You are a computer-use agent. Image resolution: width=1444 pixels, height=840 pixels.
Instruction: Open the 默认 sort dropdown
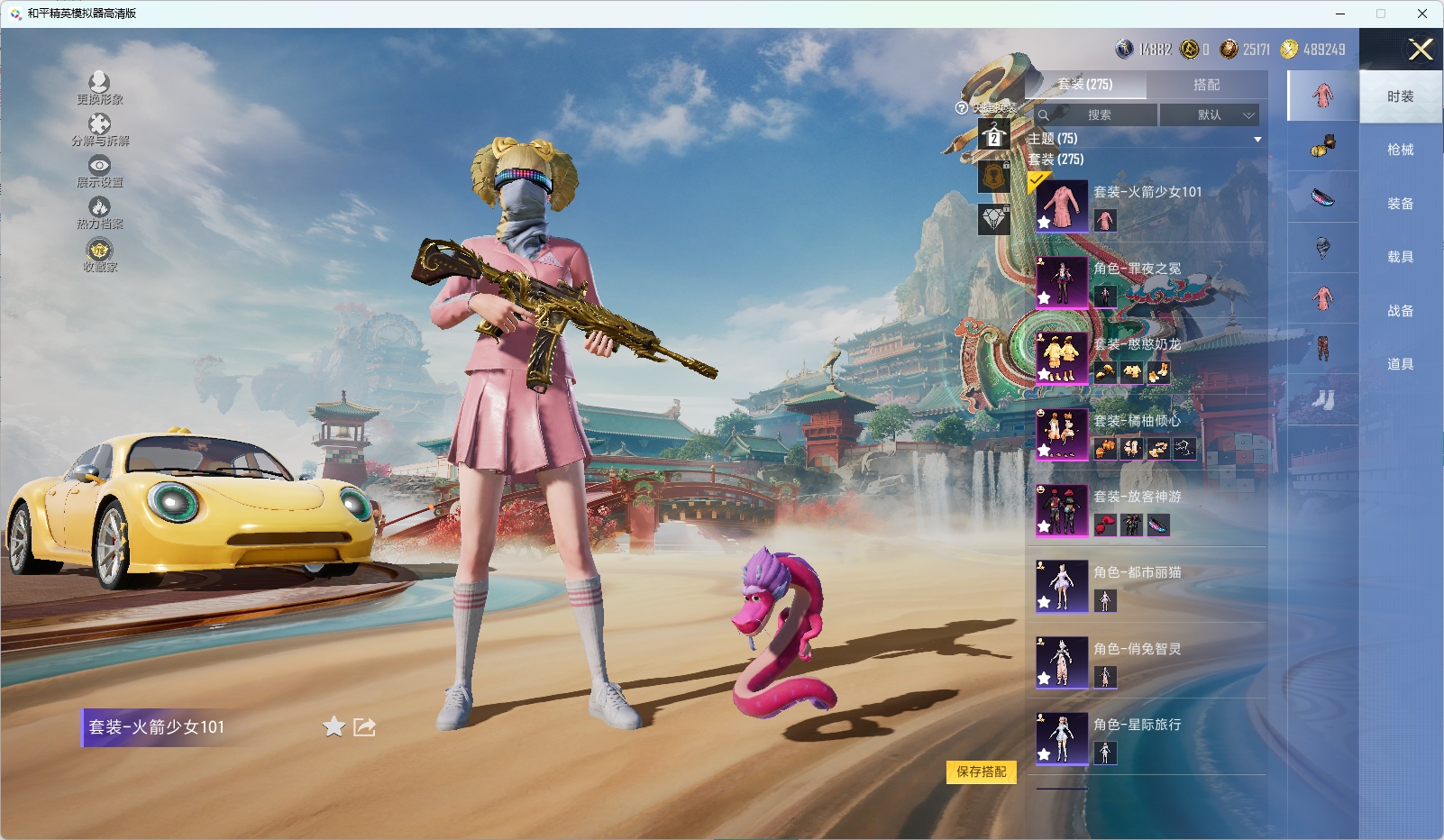1209,115
